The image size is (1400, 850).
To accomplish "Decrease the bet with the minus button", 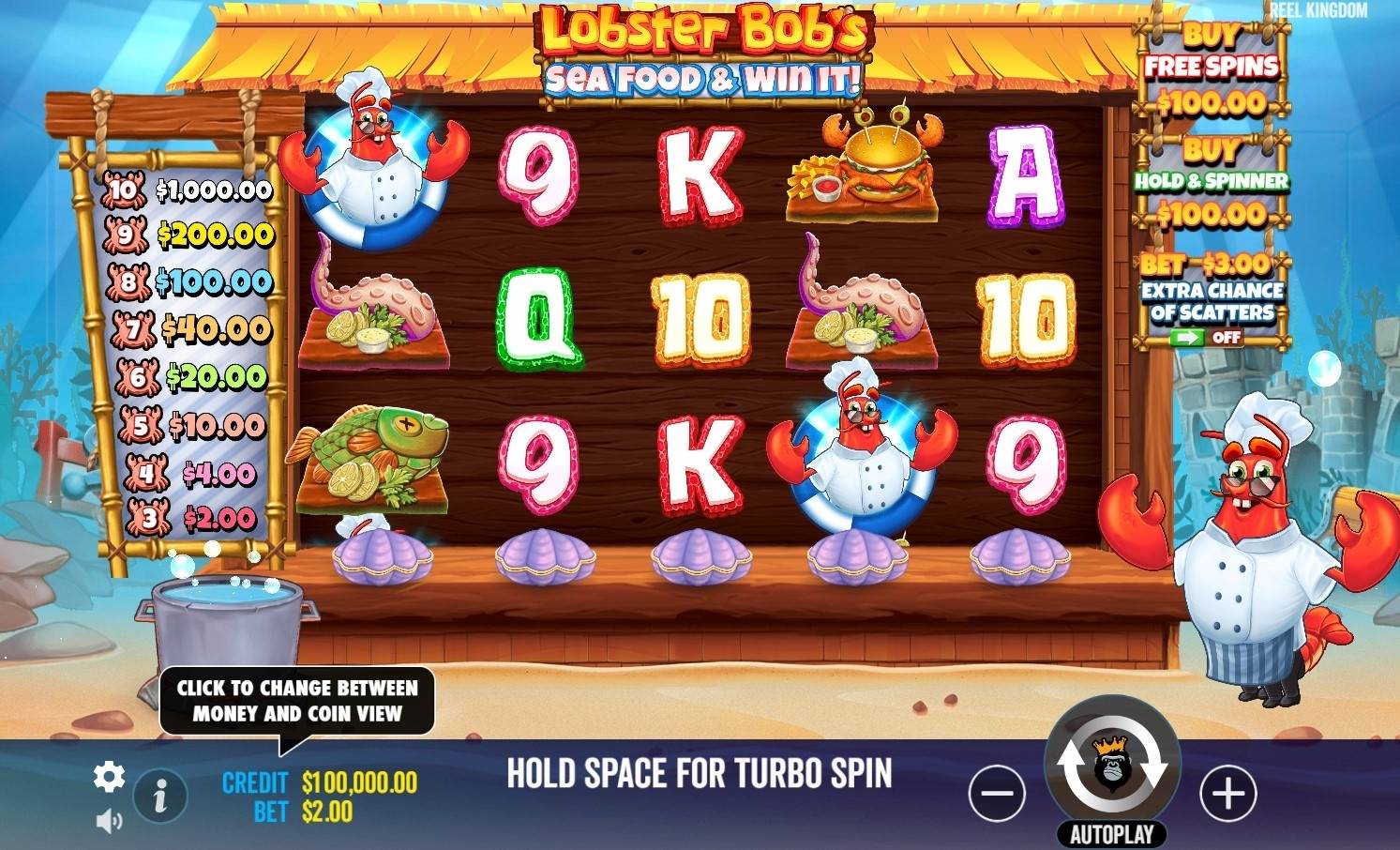I will click(997, 793).
